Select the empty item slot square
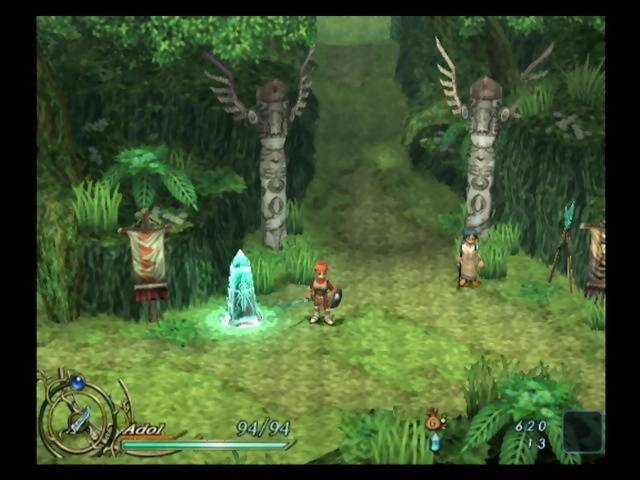 pos(582,431)
